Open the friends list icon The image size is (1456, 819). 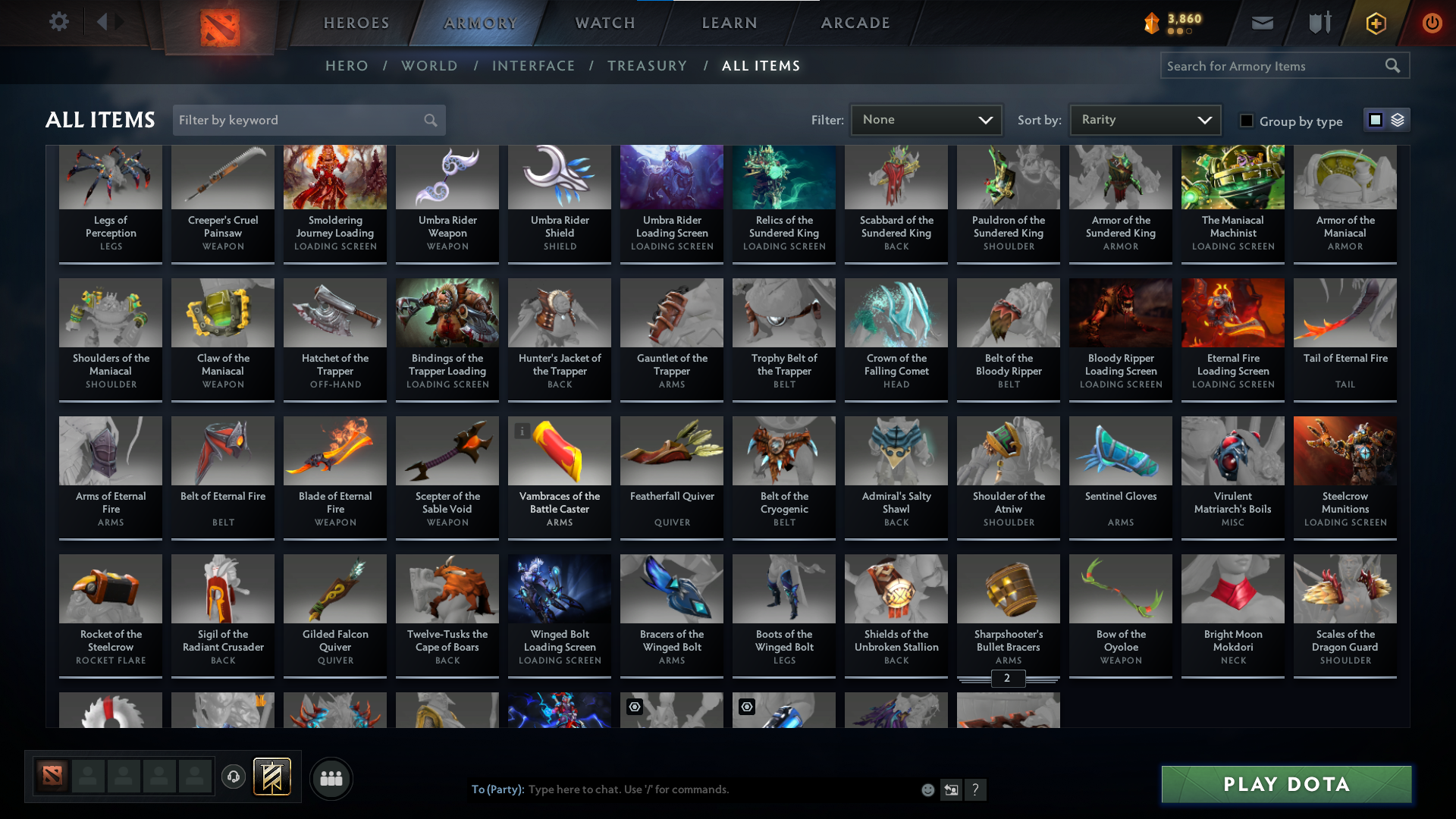pos(331,778)
